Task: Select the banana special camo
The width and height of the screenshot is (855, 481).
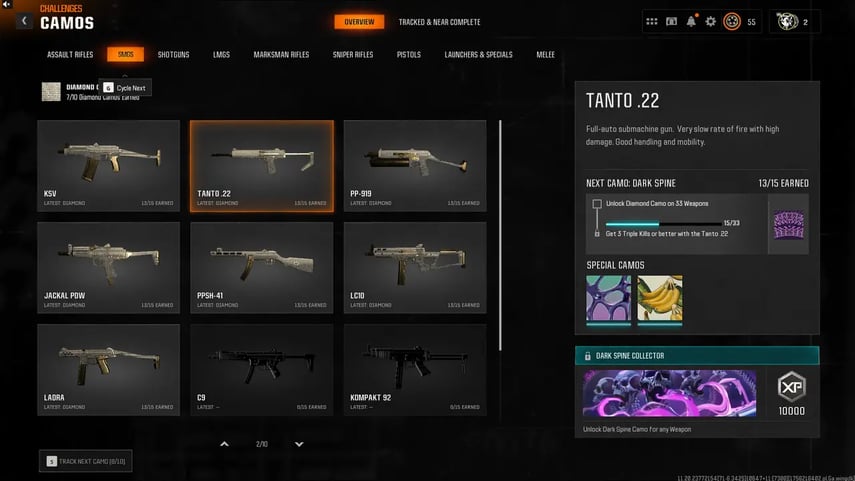Action: pyautogui.click(x=660, y=298)
